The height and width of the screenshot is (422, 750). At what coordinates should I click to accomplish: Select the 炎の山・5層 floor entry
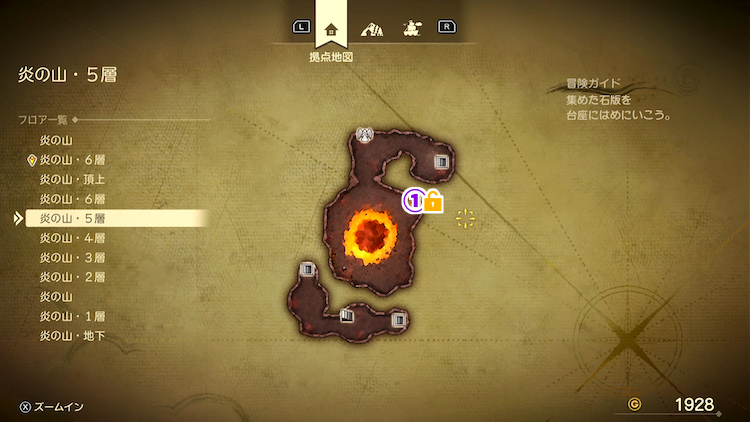pos(73,218)
